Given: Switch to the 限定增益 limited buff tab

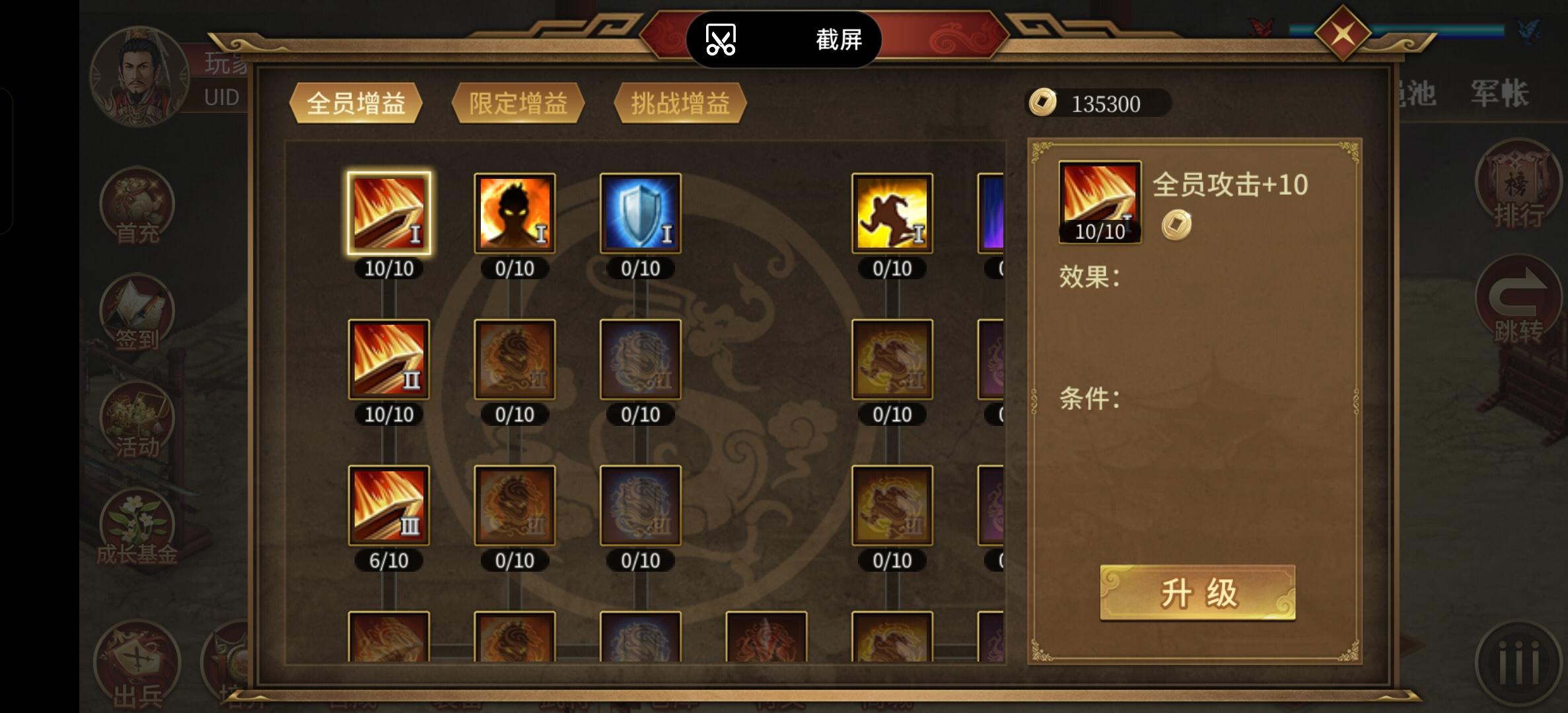Looking at the screenshot, I should (517, 103).
